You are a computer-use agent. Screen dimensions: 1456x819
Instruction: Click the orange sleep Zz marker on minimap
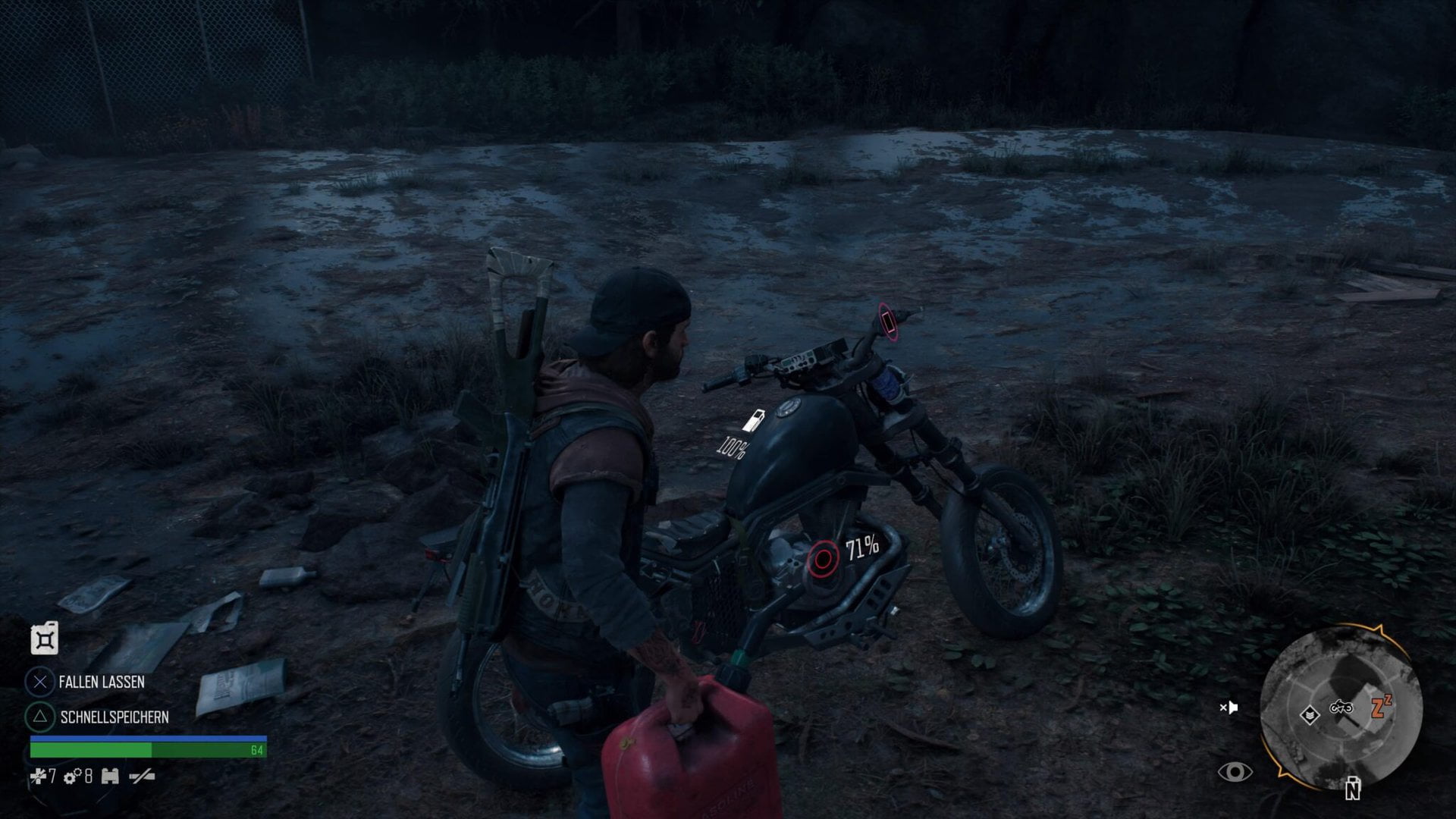1382,708
